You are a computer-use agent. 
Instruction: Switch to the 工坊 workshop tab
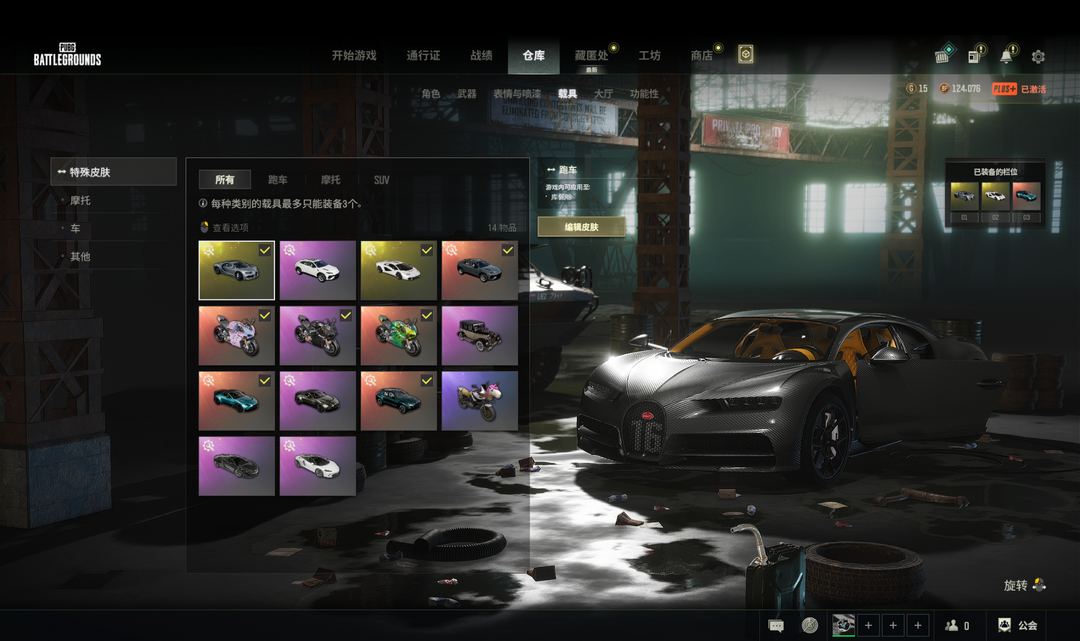click(x=649, y=56)
